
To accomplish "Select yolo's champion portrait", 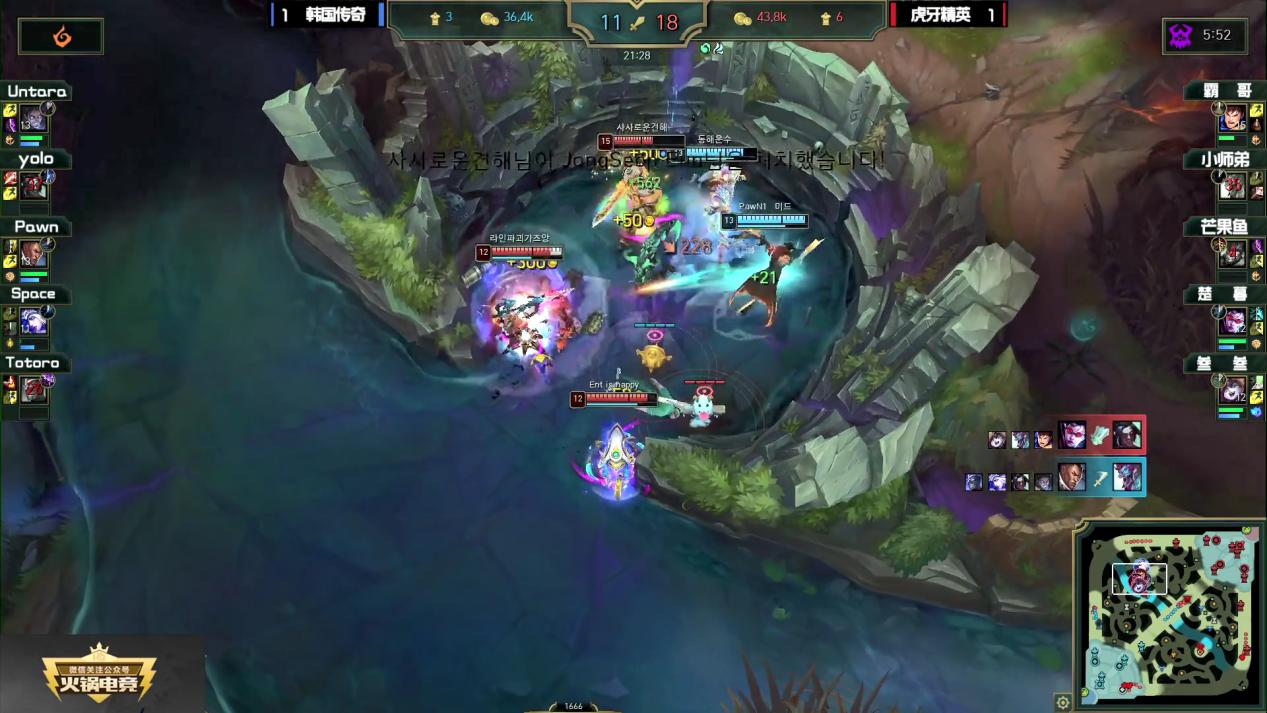I will (x=33, y=187).
